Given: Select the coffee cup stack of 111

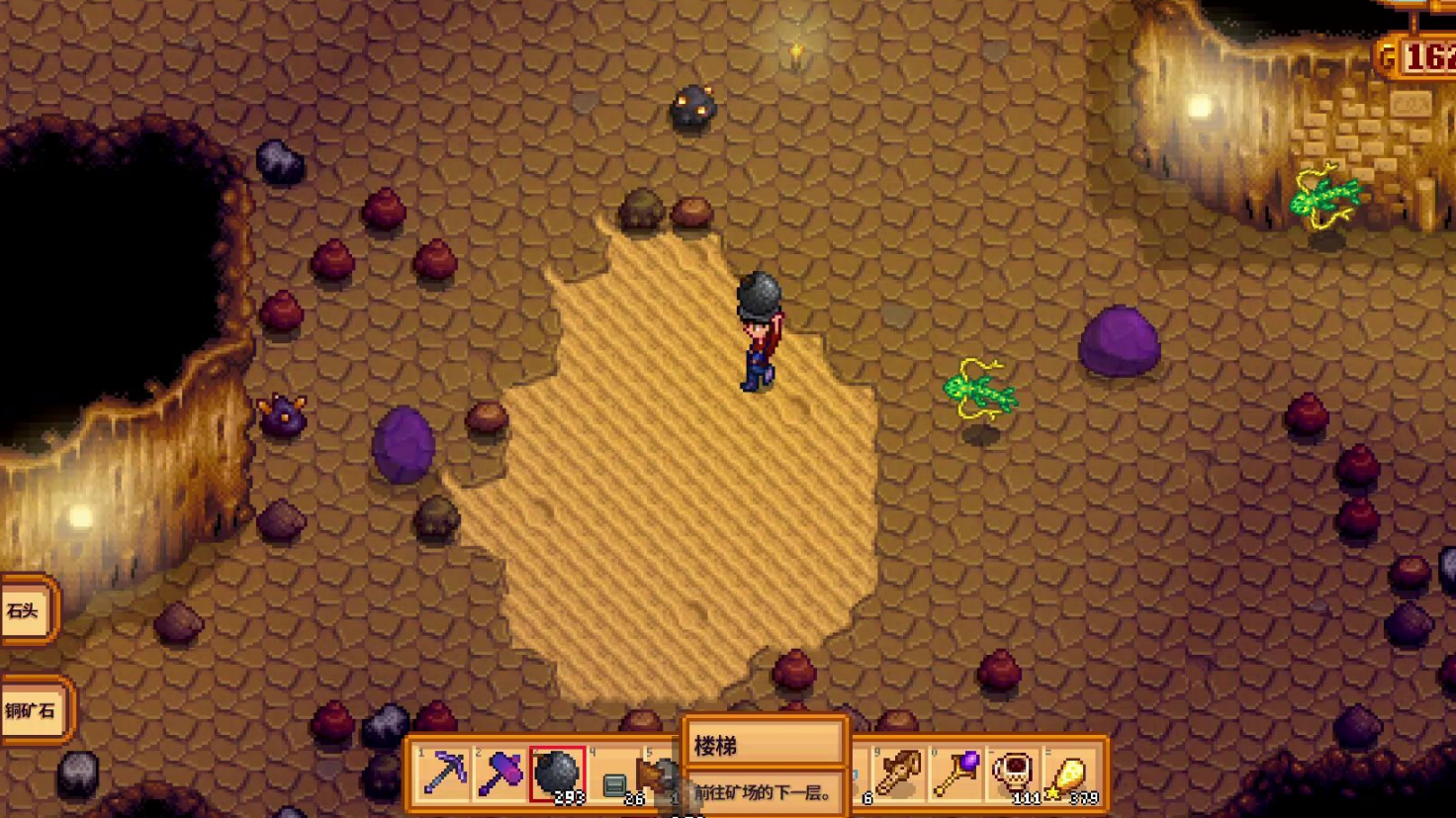Looking at the screenshot, I should [x=1014, y=773].
